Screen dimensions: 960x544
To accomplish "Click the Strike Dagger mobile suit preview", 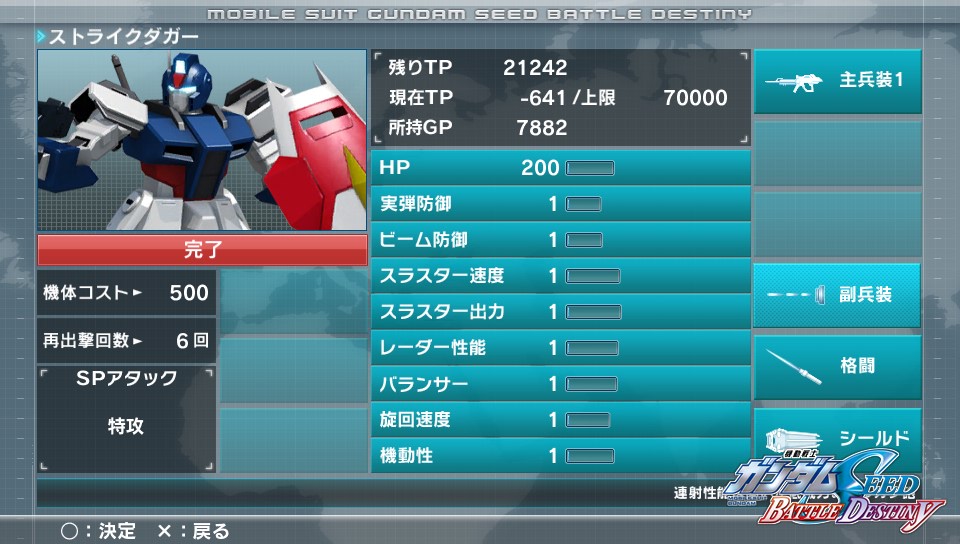I will pos(202,140).
